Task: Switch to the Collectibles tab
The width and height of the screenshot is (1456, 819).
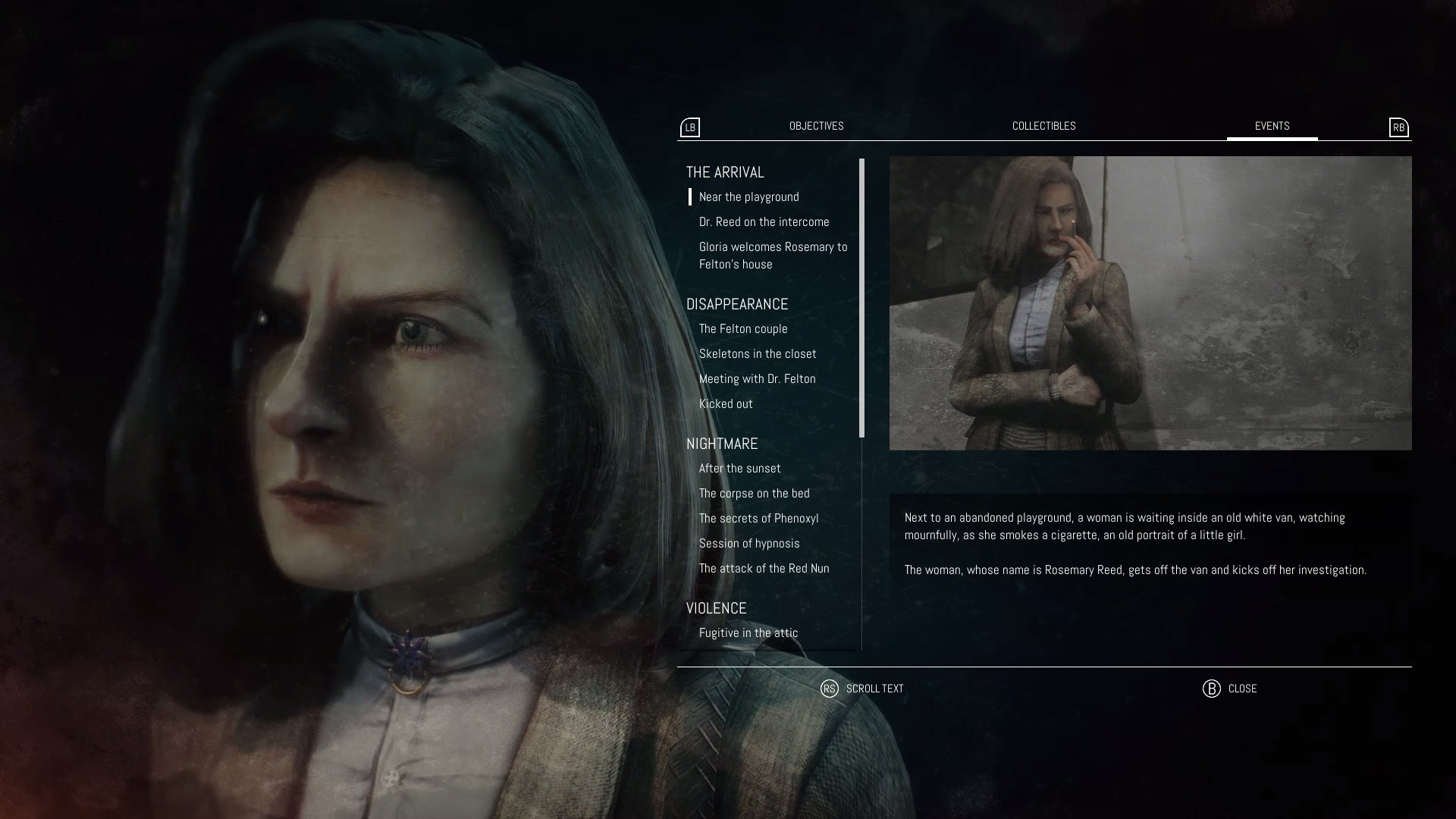Action: click(1043, 126)
